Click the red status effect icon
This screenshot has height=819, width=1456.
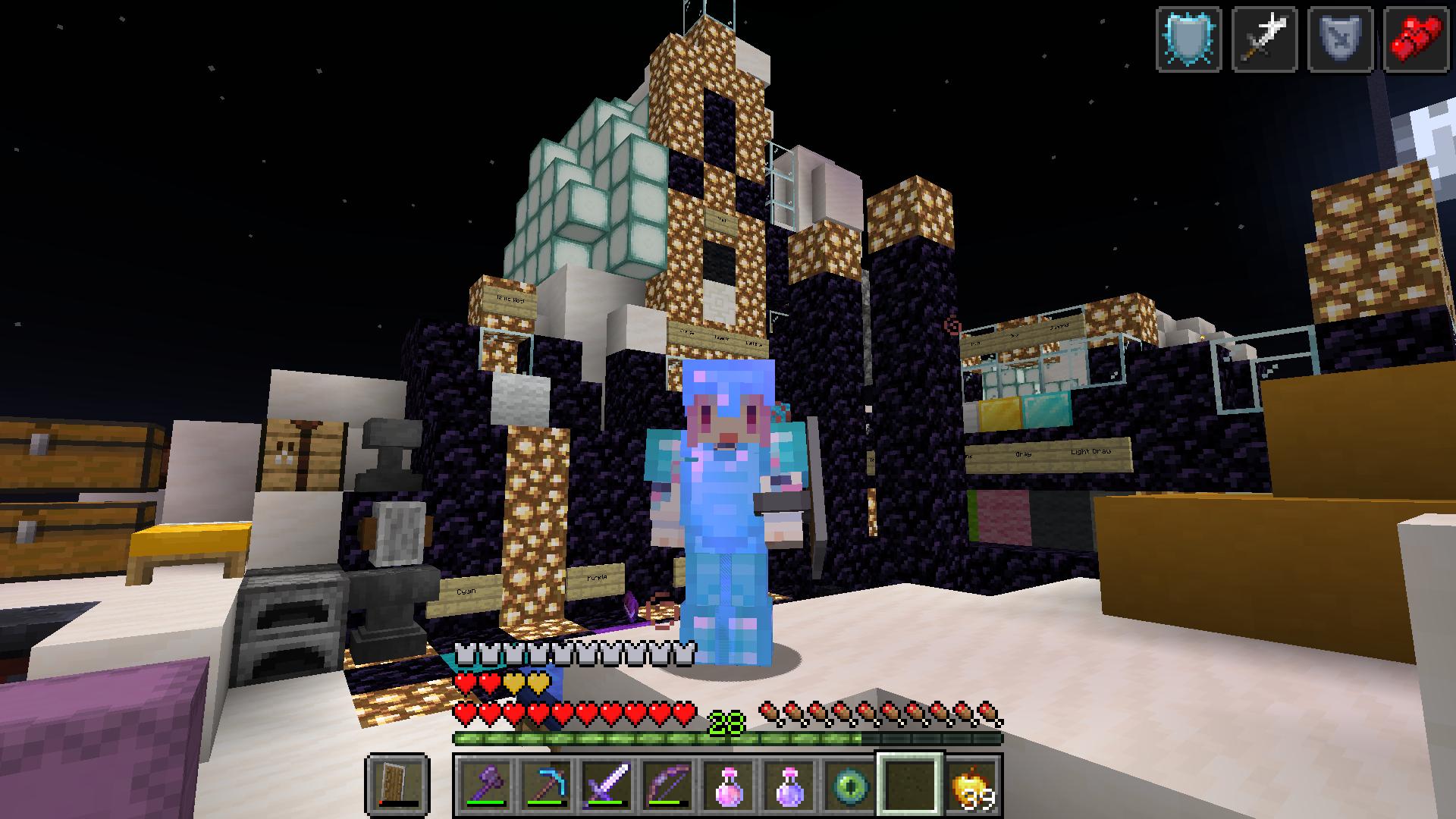coord(1416,39)
